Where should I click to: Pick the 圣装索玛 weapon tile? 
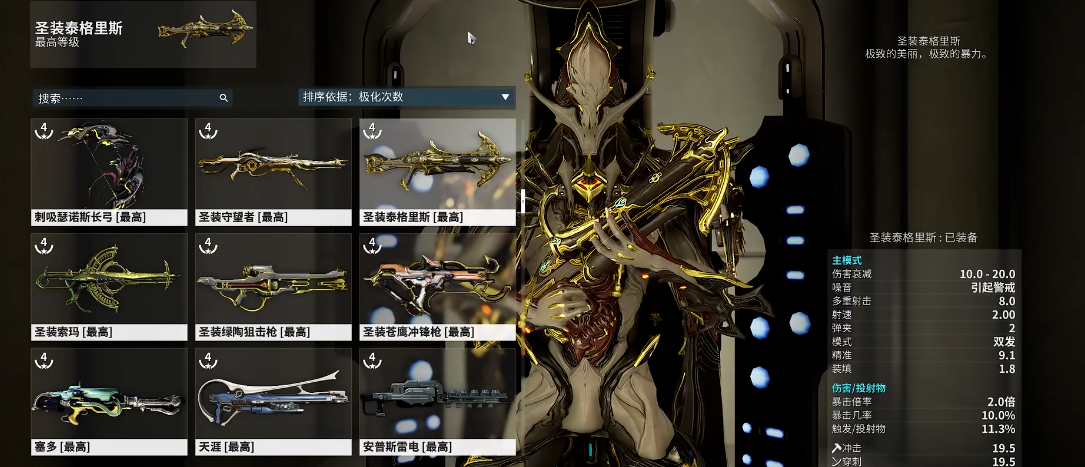pos(110,284)
